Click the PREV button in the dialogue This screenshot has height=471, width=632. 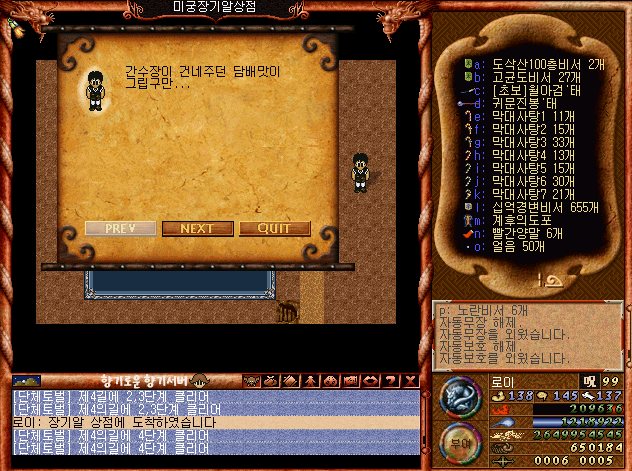click(119, 228)
